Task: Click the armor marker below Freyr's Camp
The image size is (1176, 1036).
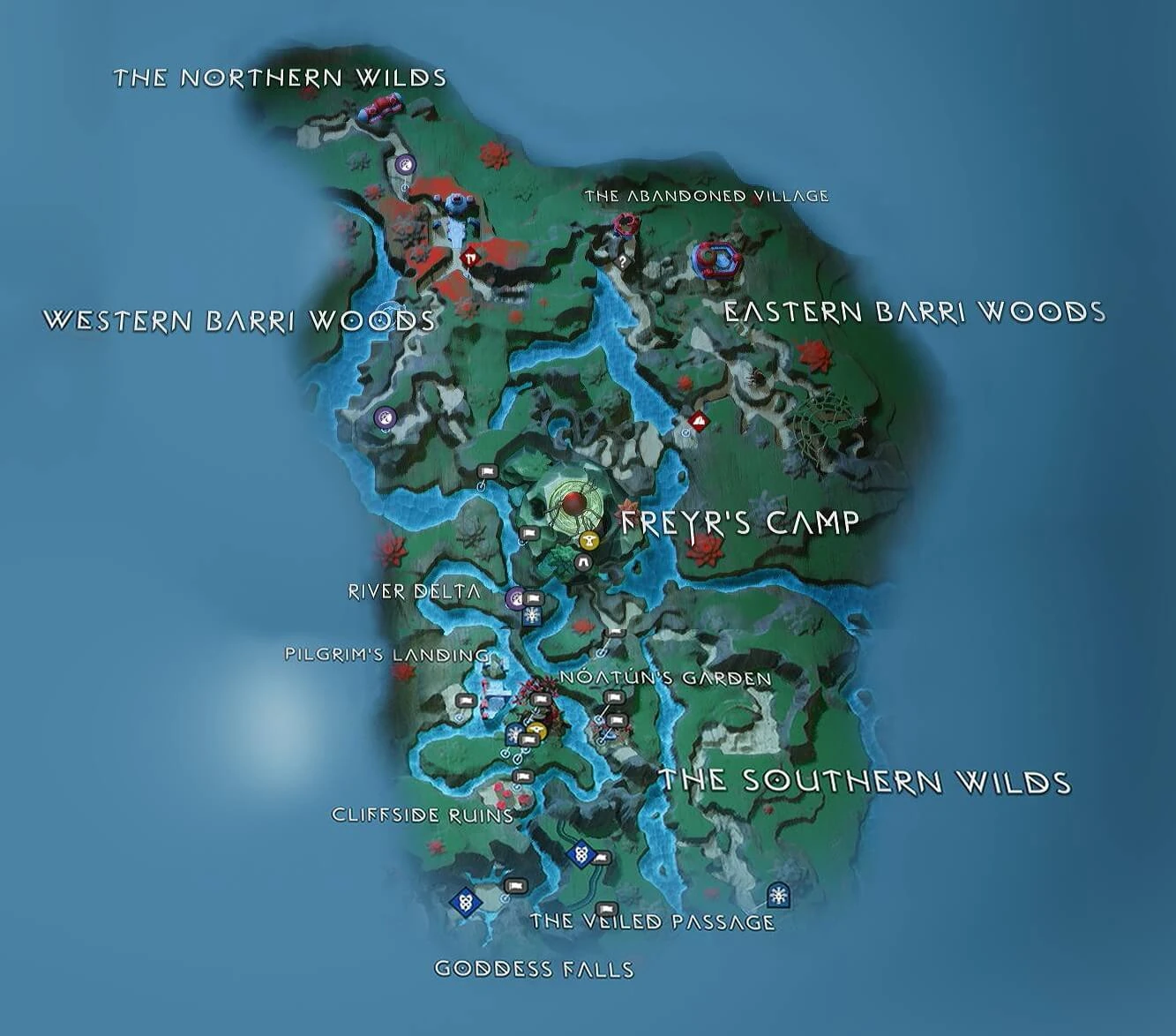Action: click(x=583, y=561)
